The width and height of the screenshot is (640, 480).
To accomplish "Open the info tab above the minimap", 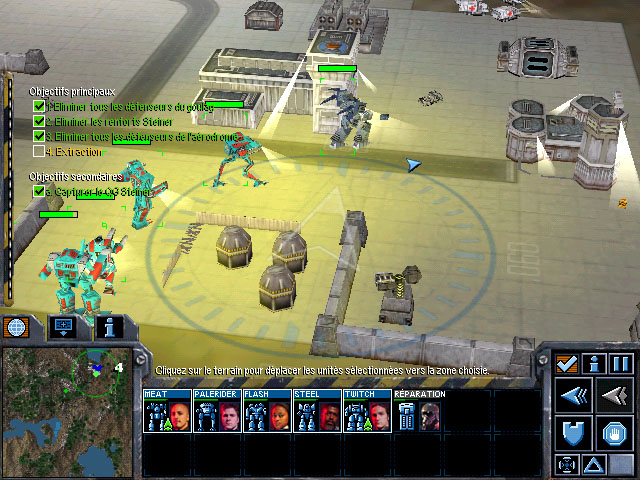I will 108,327.
